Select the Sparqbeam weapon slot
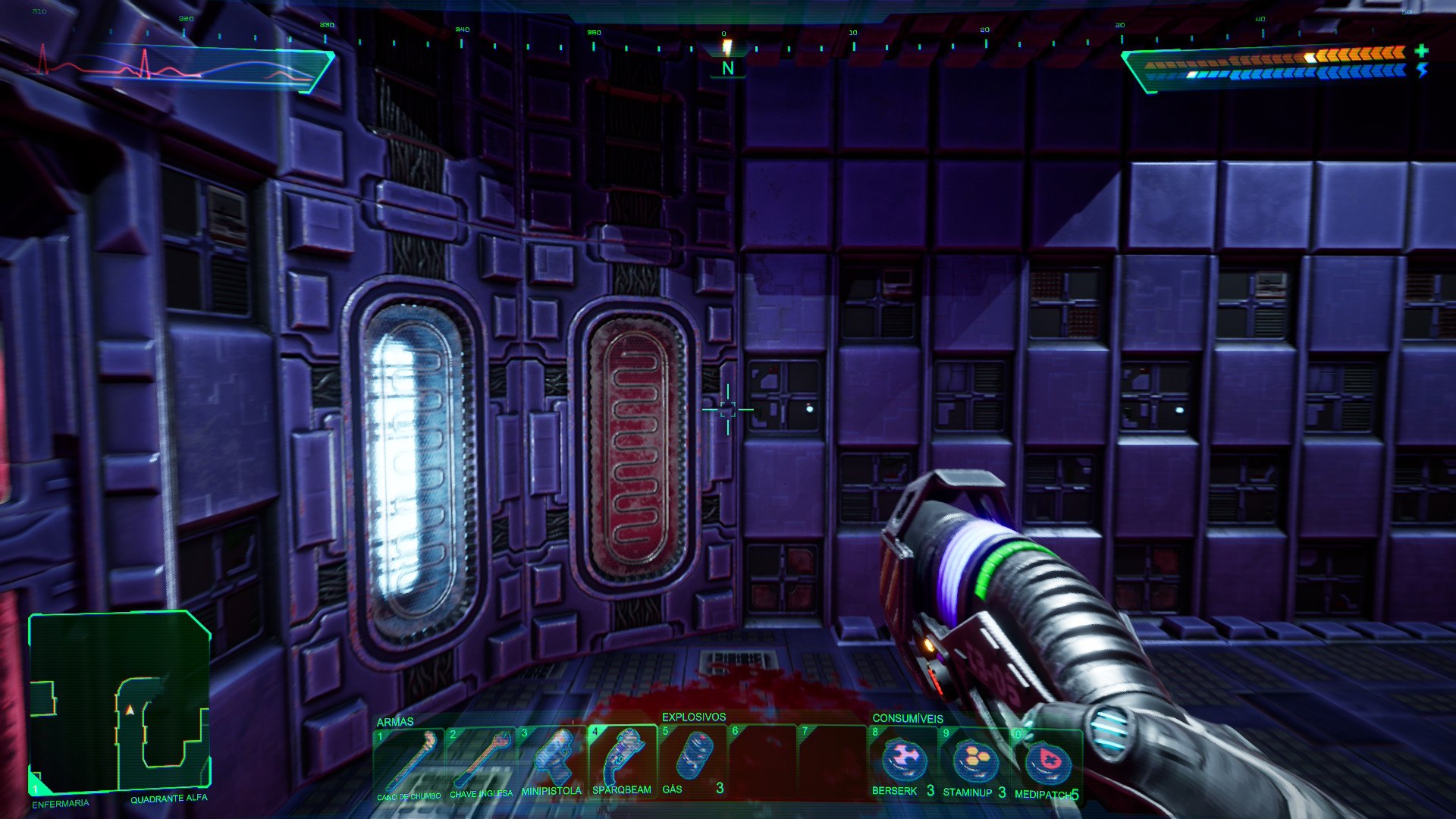Viewport: 1456px width, 819px height. coord(623,761)
